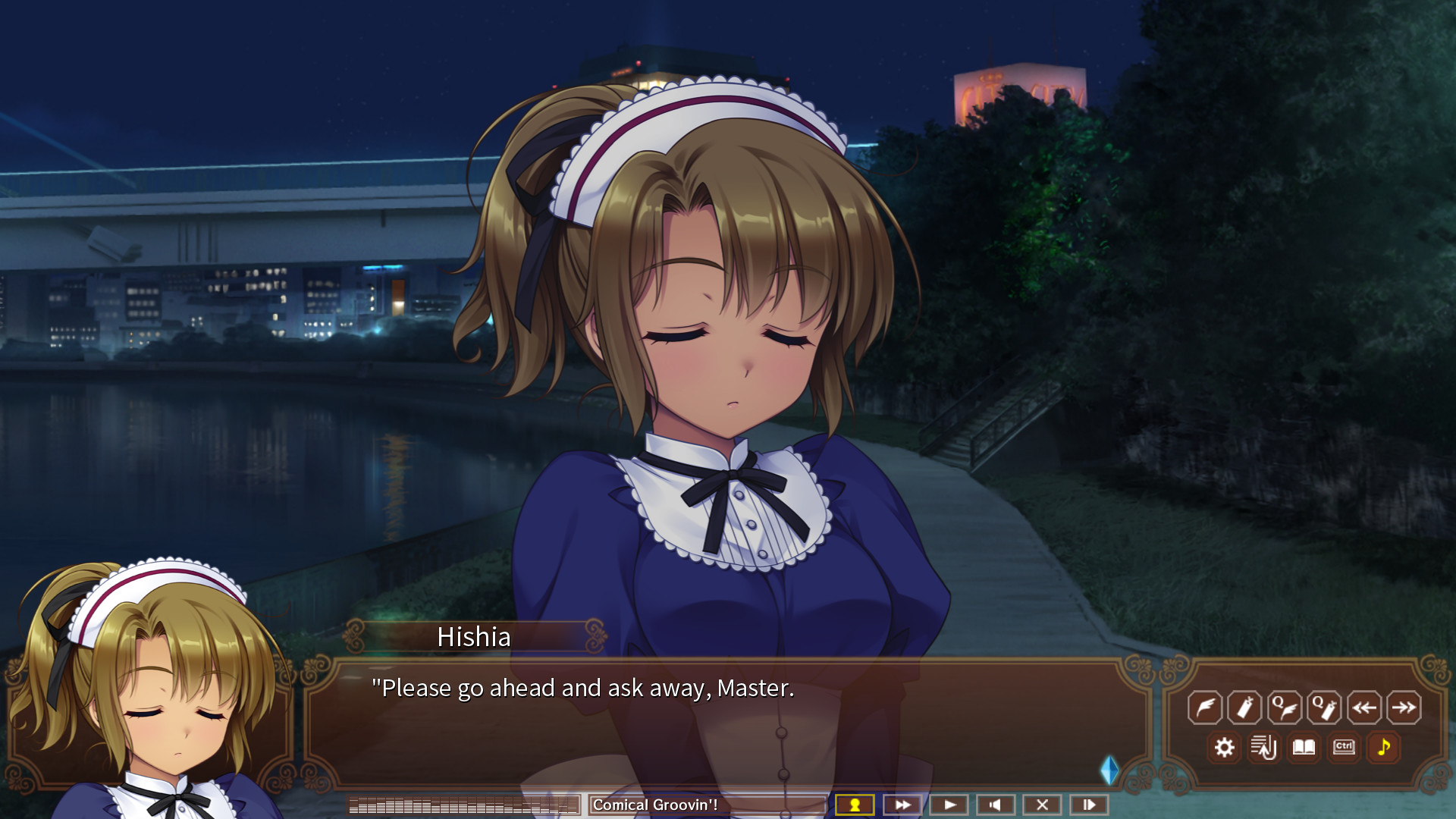Click the yellow character silhouette button
The height and width of the screenshot is (819, 1456).
(855, 805)
